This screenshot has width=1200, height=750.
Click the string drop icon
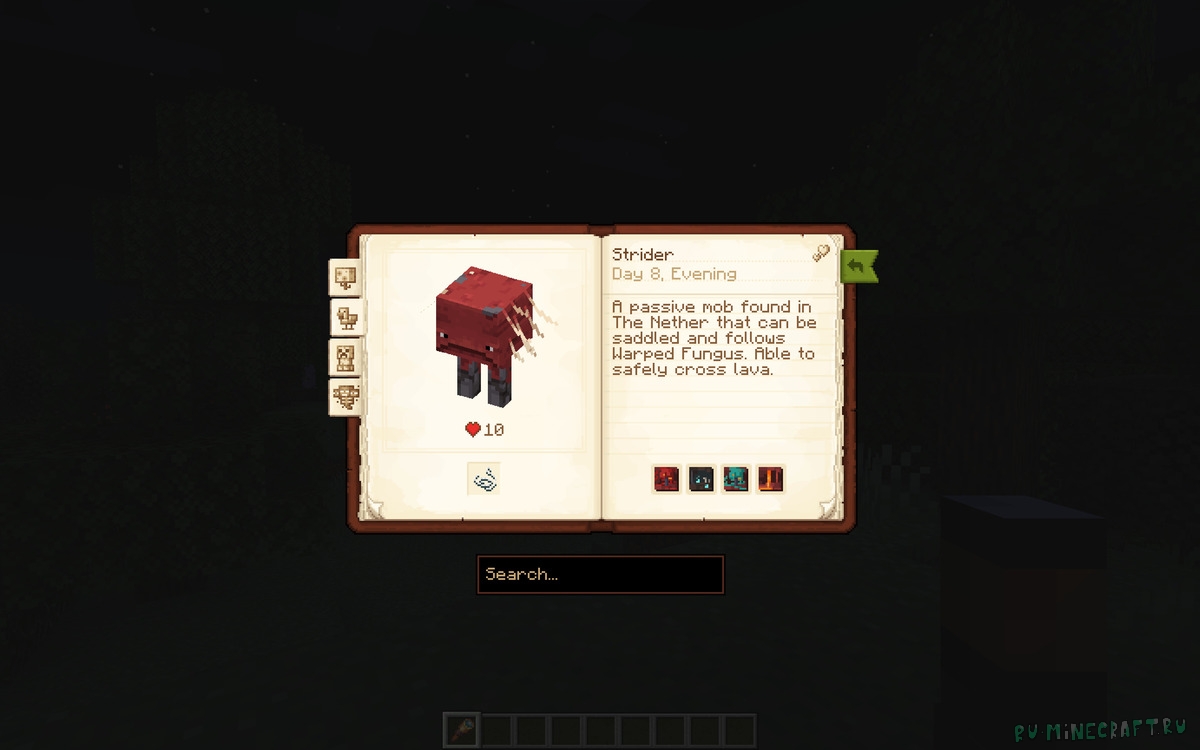484,479
